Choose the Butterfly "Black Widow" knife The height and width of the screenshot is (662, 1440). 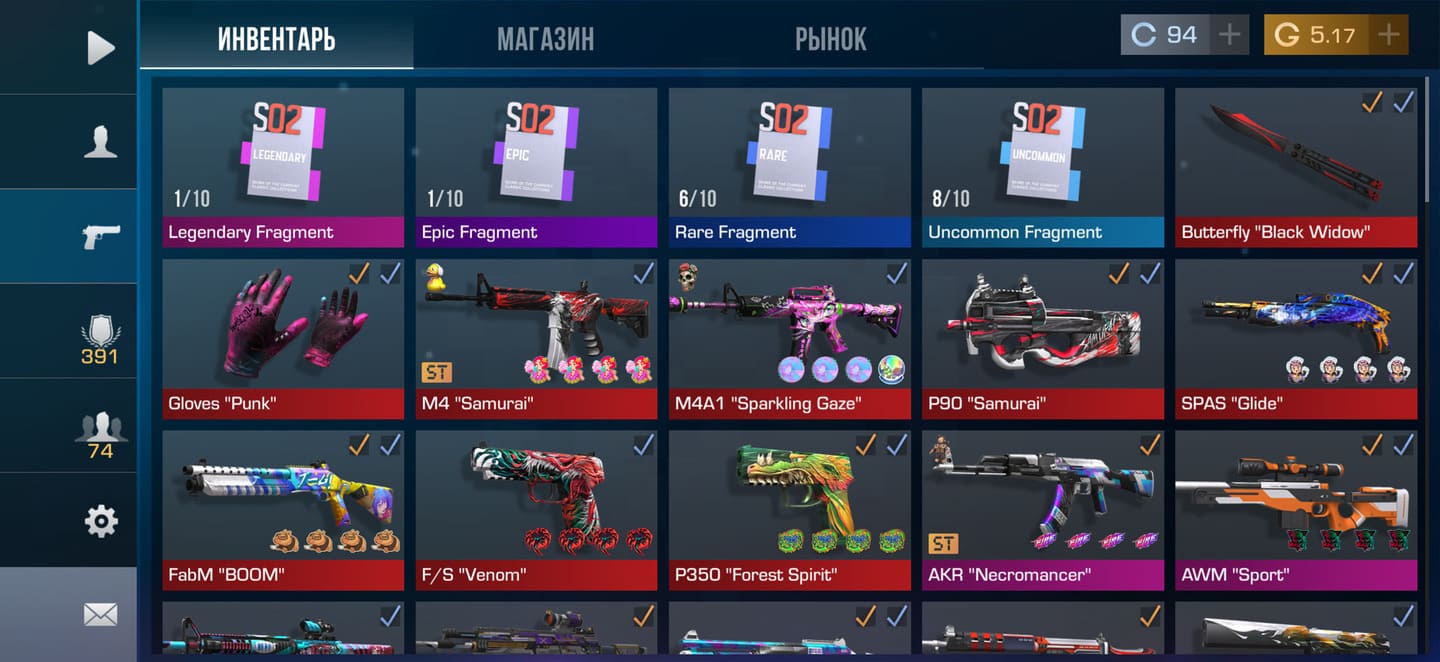pos(1296,167)
